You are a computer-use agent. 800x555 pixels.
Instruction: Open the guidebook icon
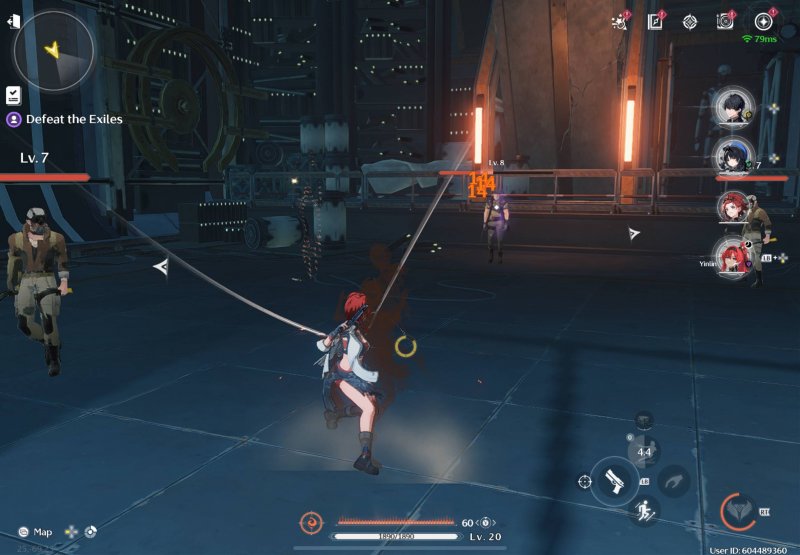point(655,21)
